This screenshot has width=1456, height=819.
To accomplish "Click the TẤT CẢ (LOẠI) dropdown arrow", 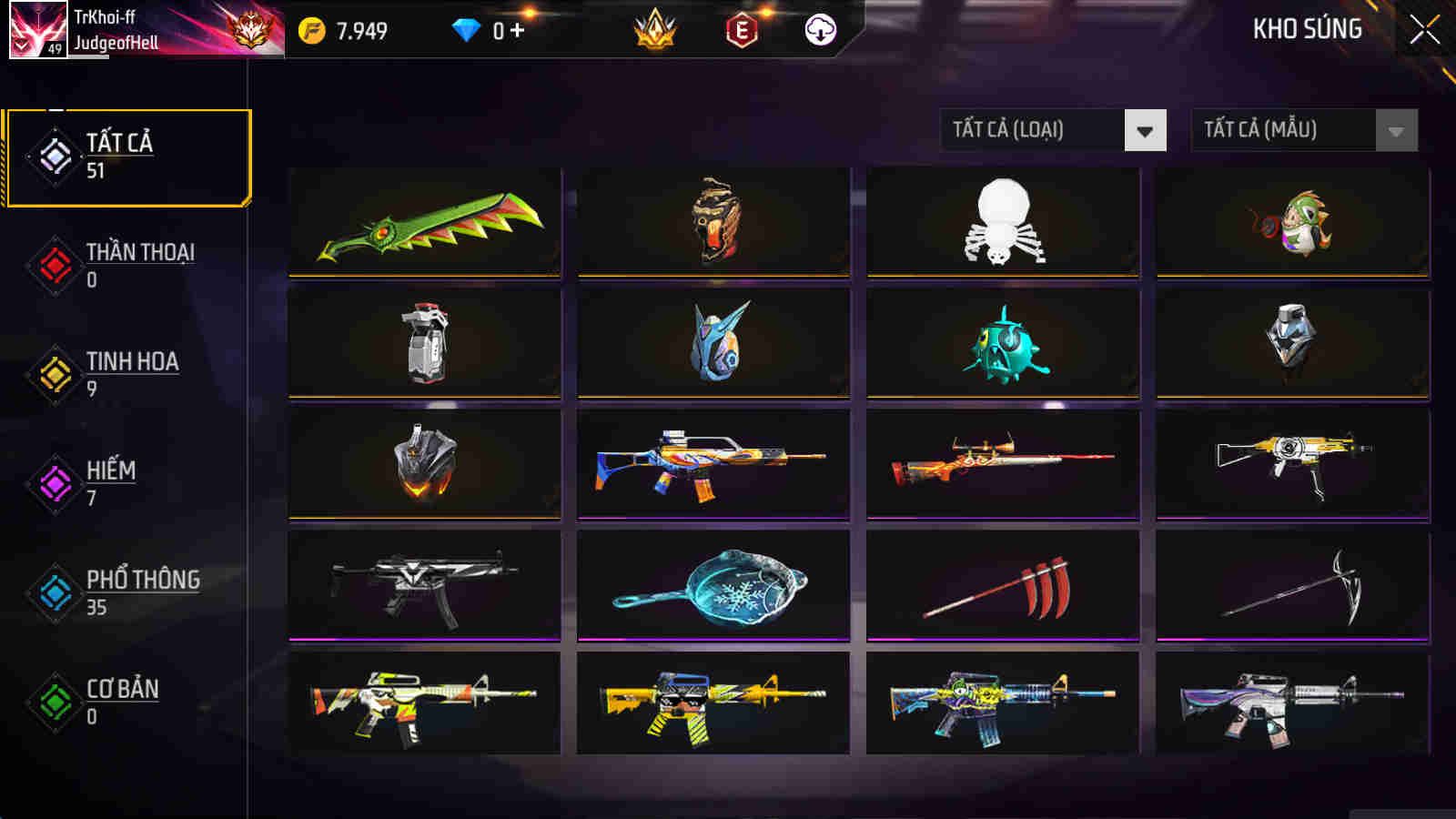I will pyautogui.click(x=1145, y=130).
